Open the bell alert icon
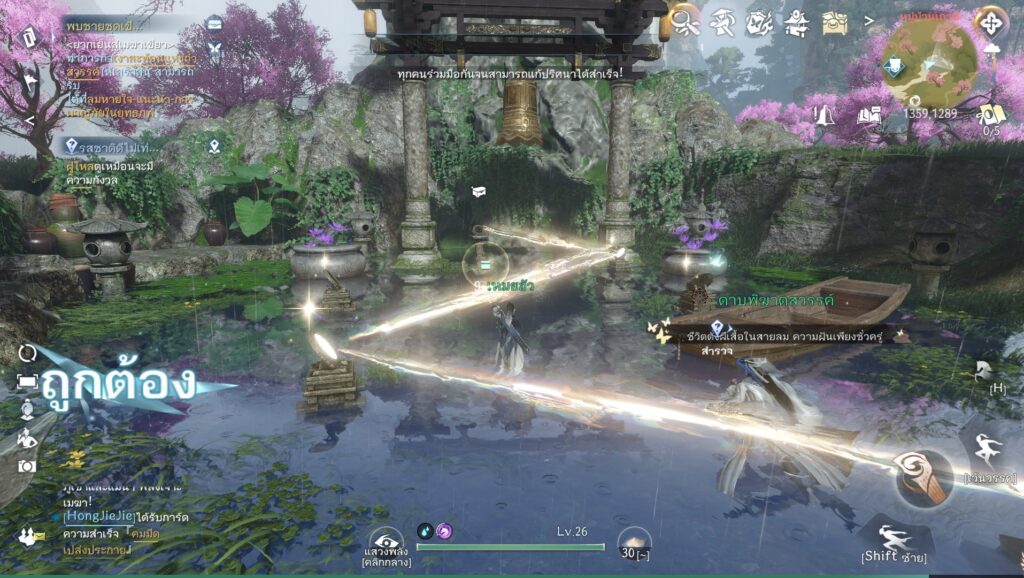Image resolution: width=1024 pixels, height=578 pixels. point(826,115)
